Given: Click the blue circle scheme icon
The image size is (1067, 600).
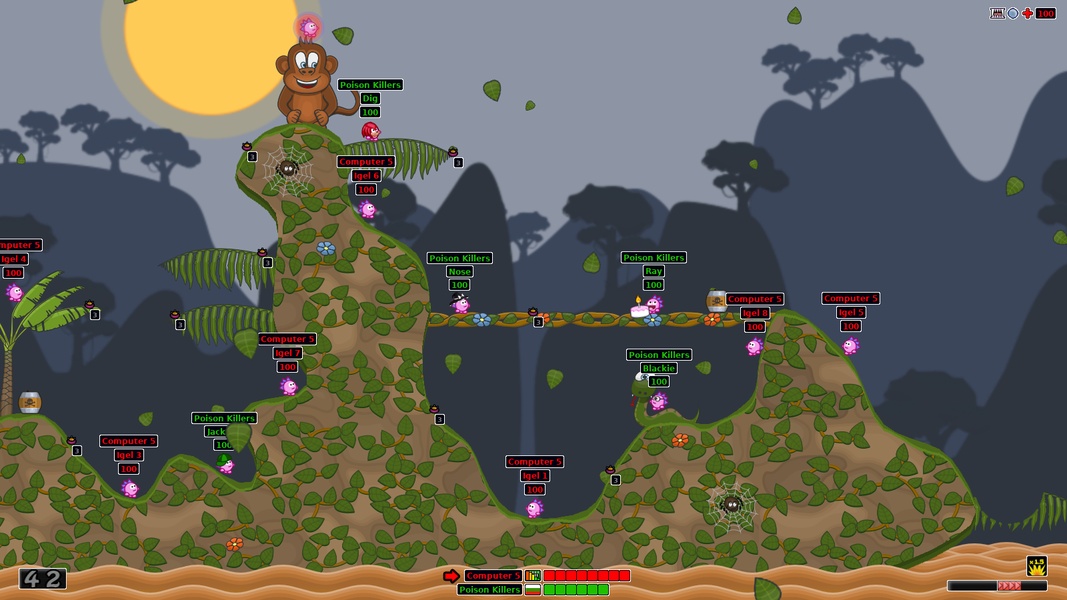Looking at the screenshot, I should (1012, 13).
